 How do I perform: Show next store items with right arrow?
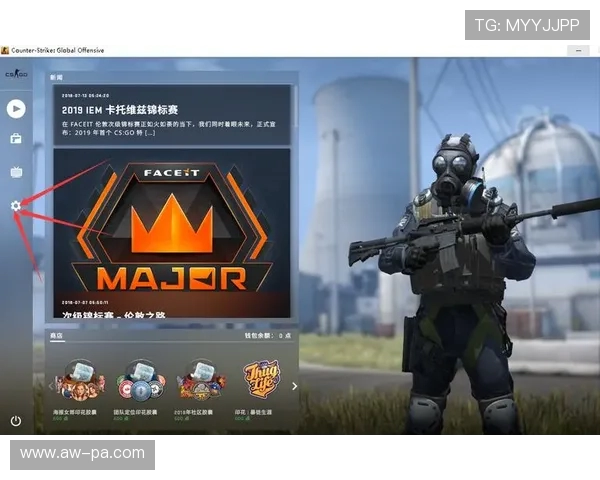pos(294,385)
